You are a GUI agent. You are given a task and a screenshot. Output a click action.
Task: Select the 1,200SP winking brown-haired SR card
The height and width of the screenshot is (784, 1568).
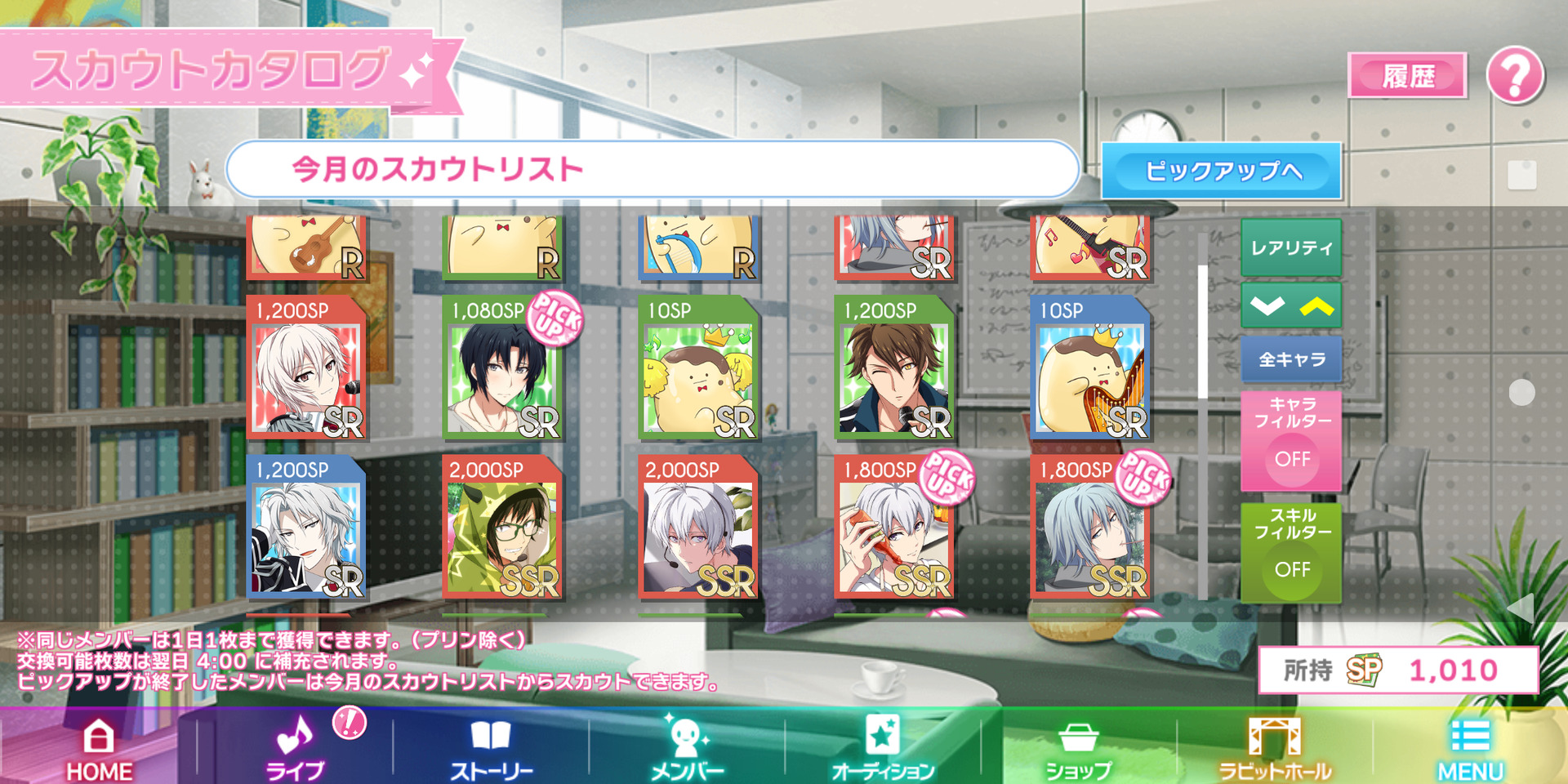click(x=894, y=367)
